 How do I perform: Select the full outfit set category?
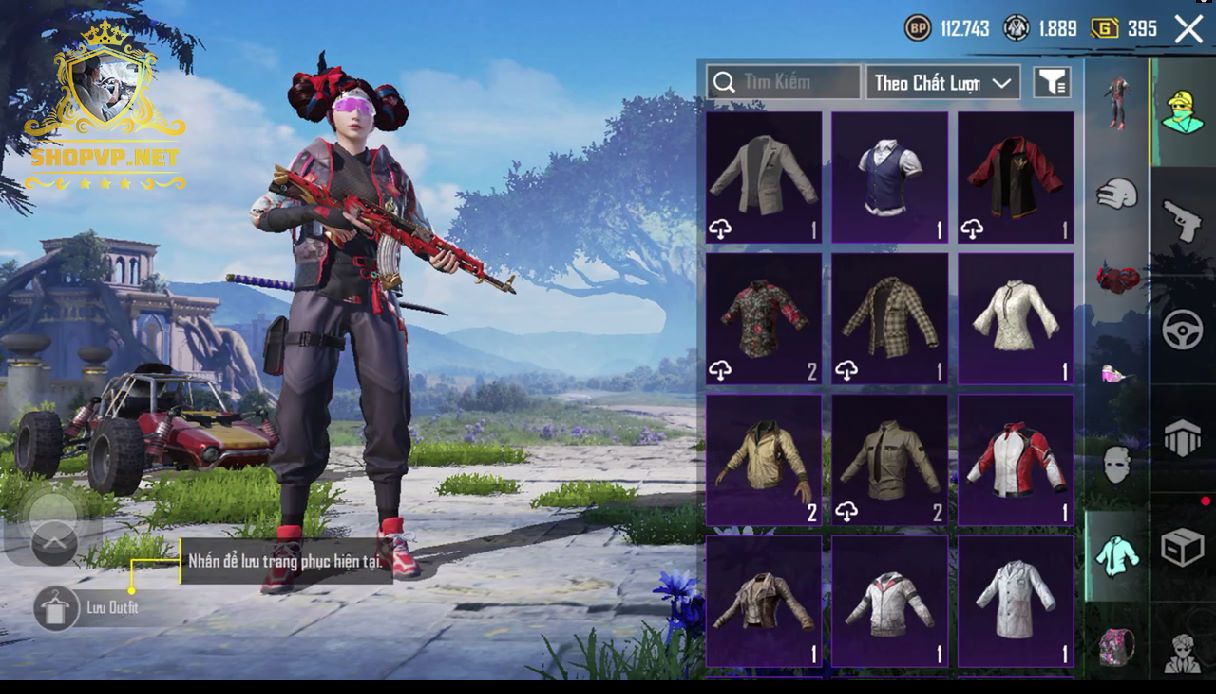(1117, 100)
